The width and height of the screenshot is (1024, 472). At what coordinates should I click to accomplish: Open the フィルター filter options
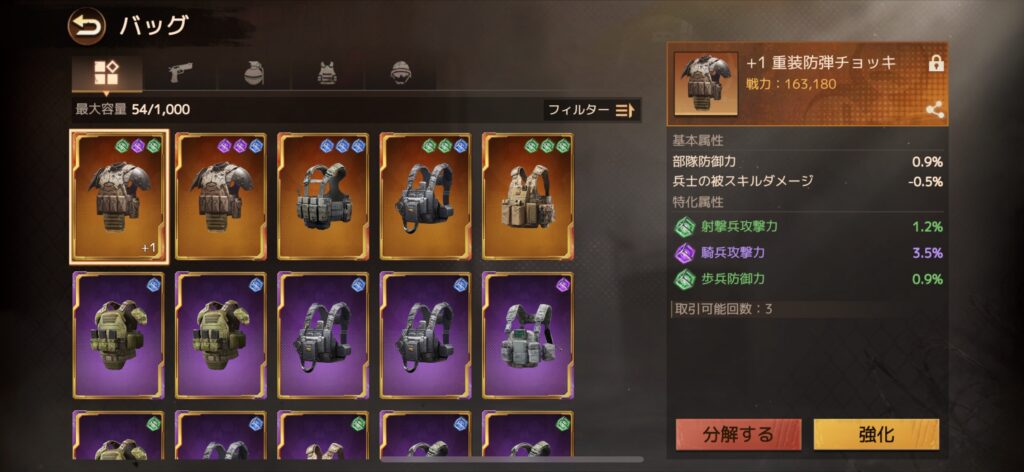(x=591, y=110)
